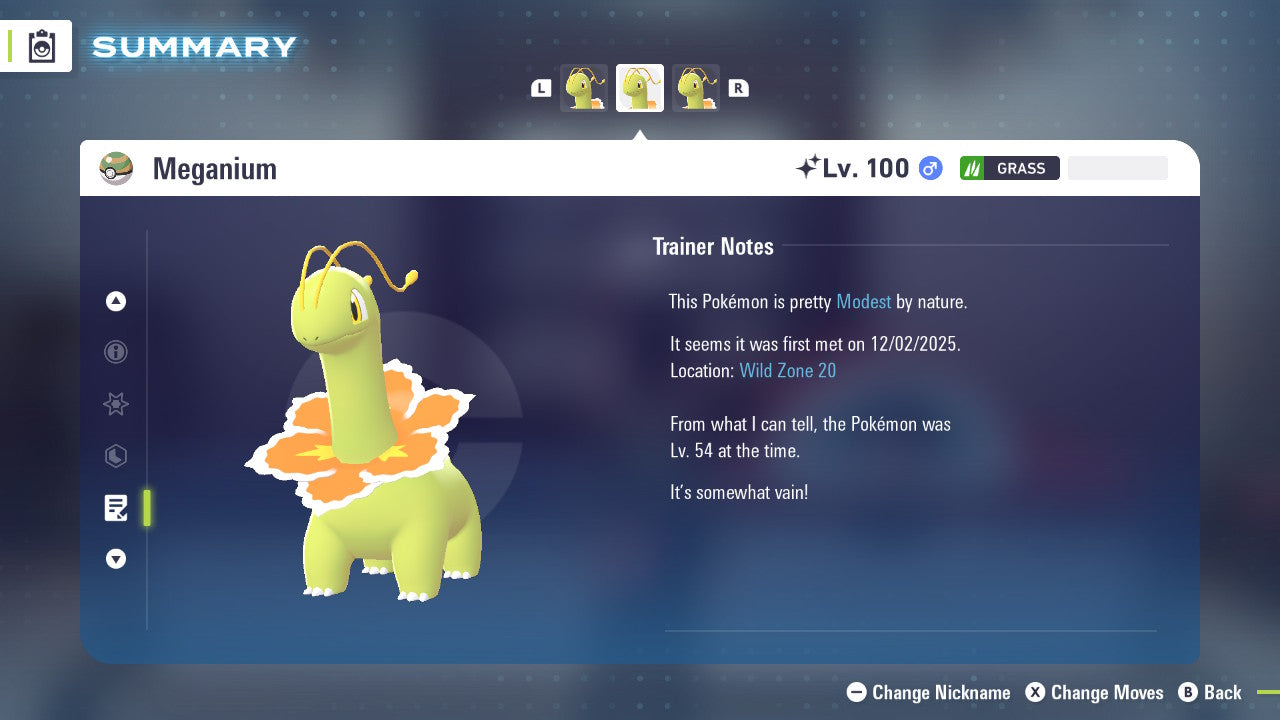This screenshot has height=720, width=1280.
Task: Click the Modest nature text
Action: click(864, 301)
